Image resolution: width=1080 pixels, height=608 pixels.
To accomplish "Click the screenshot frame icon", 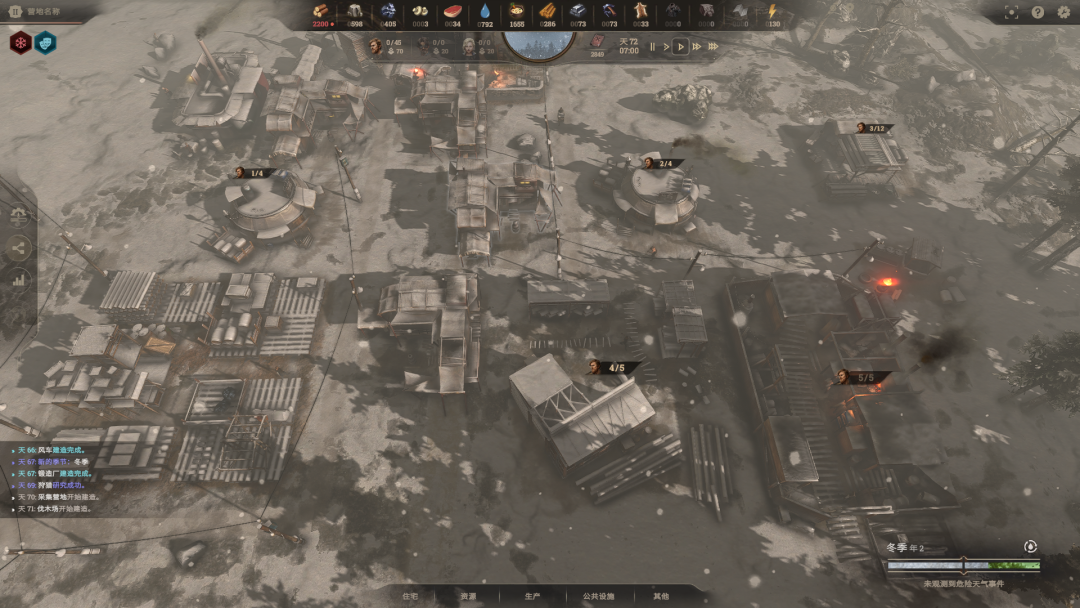I will tap(1011, 12).
